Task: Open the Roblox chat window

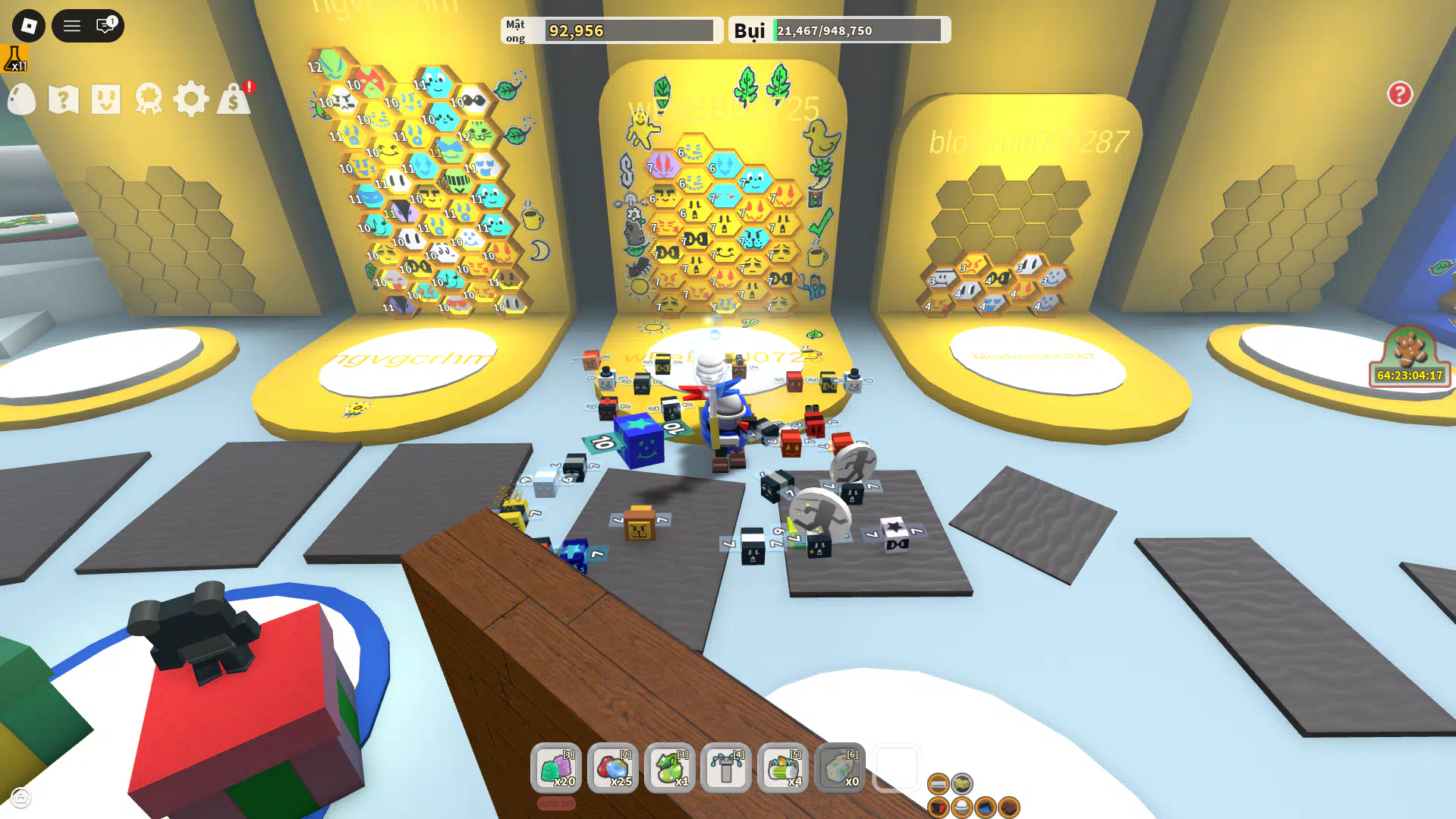Action: click(105, 26)
